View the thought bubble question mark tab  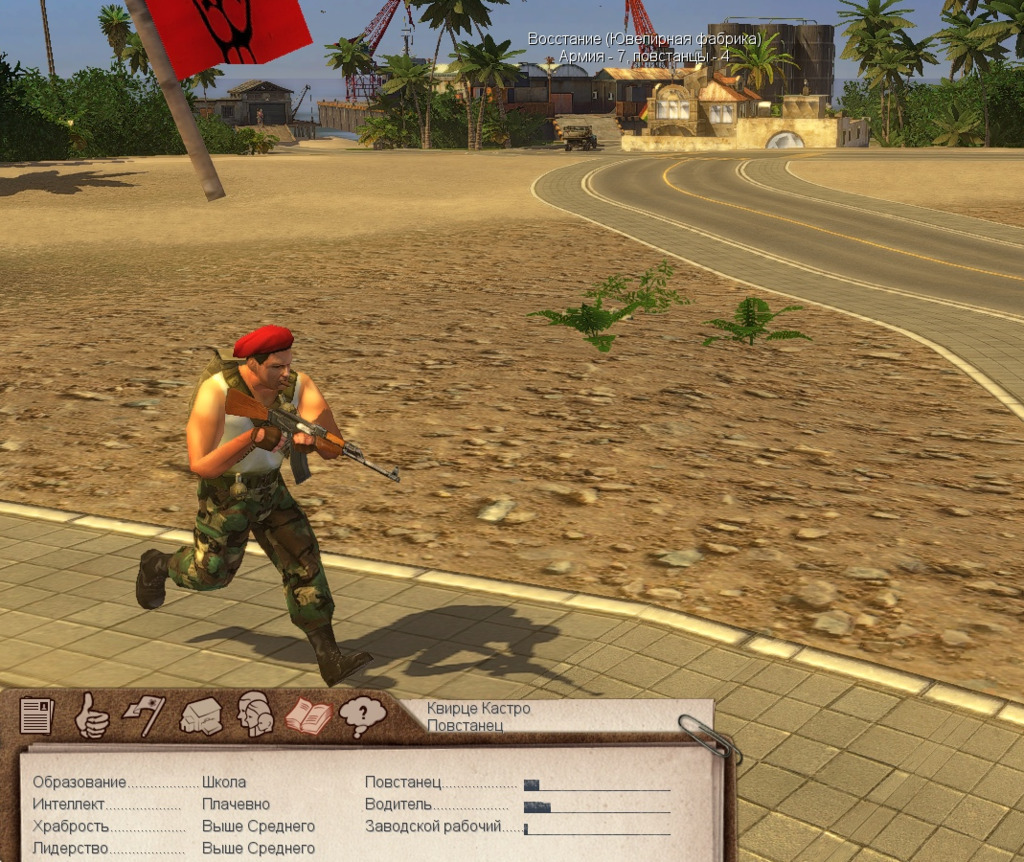(x=362, y=715)
